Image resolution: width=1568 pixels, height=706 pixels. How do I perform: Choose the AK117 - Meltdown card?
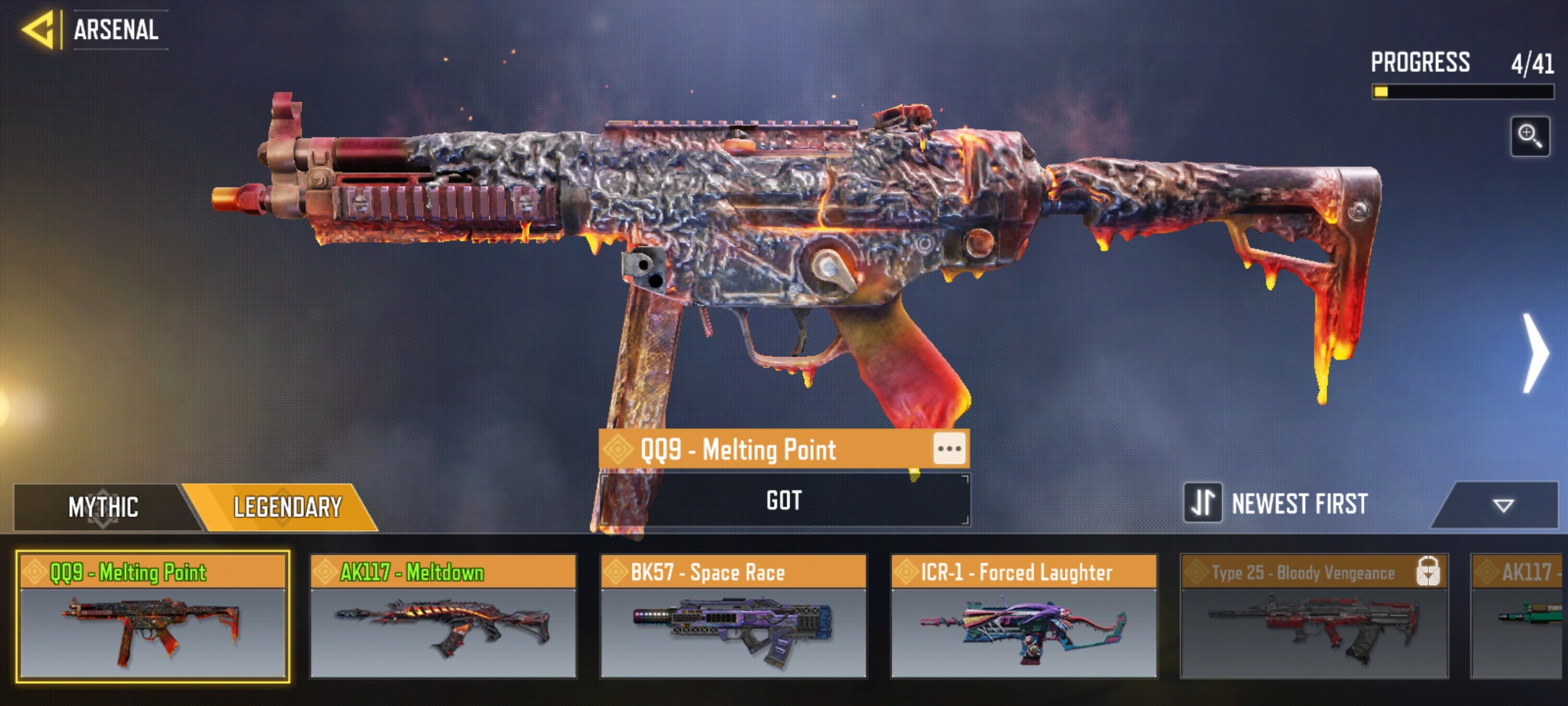(x=443, y=617)
